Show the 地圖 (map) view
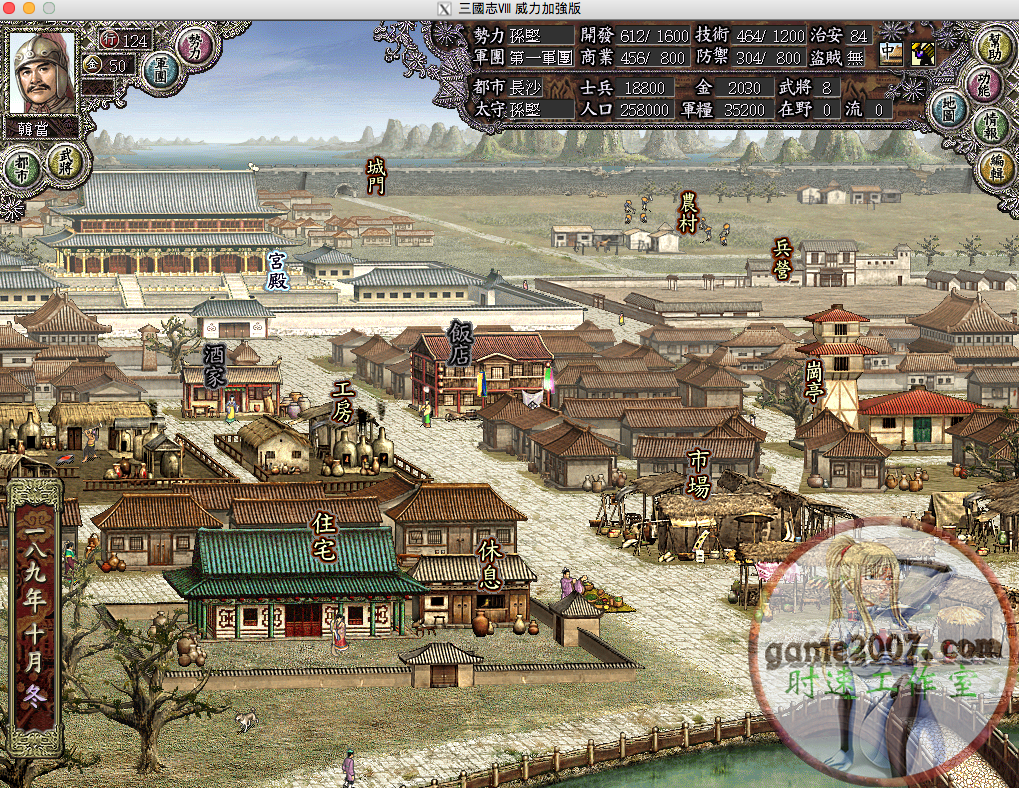1019x788 pixels. pyautogui.click(x=947, y=107)
